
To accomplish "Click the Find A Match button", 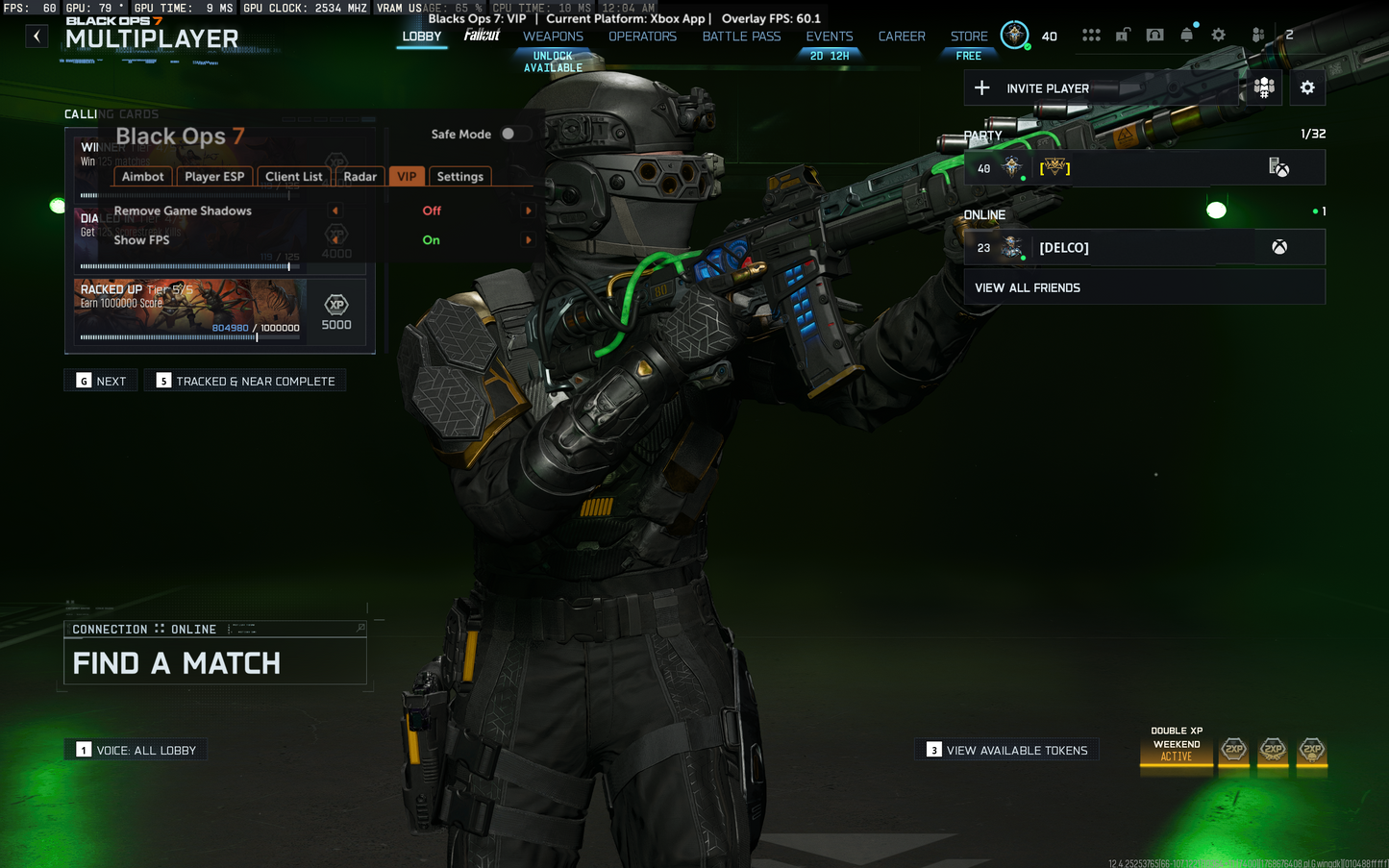I will click(176, 662).
